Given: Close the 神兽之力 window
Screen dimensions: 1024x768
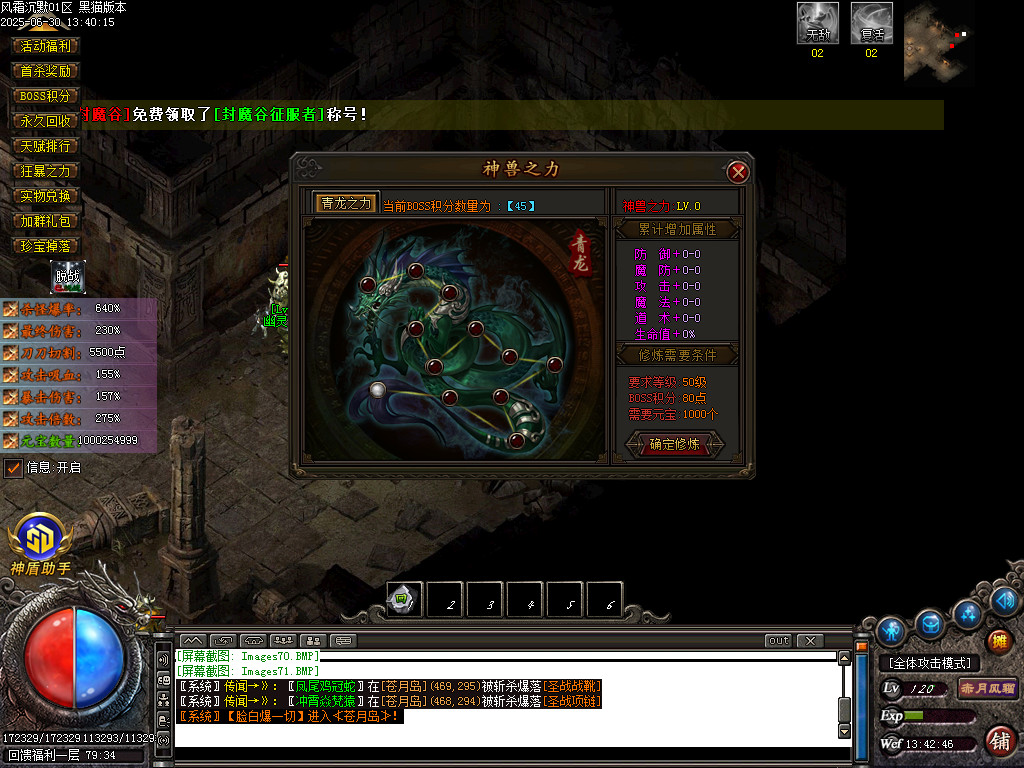Looking at the screenshot, I should pyautogui.click(x=738, y=172).
